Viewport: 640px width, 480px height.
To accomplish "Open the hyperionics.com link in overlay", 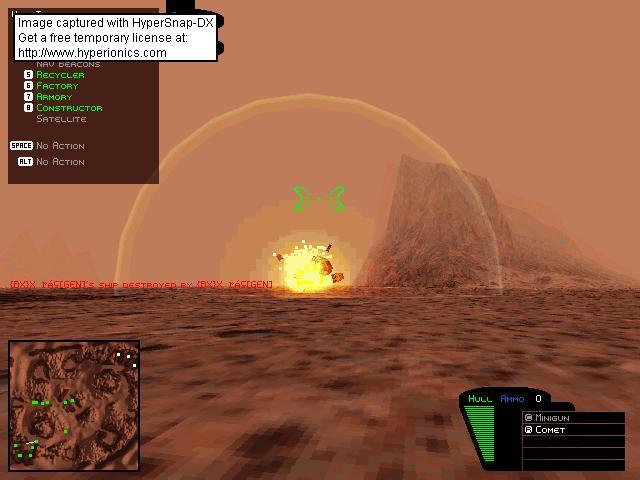I will pyautogui.click(x=93, y=53).
